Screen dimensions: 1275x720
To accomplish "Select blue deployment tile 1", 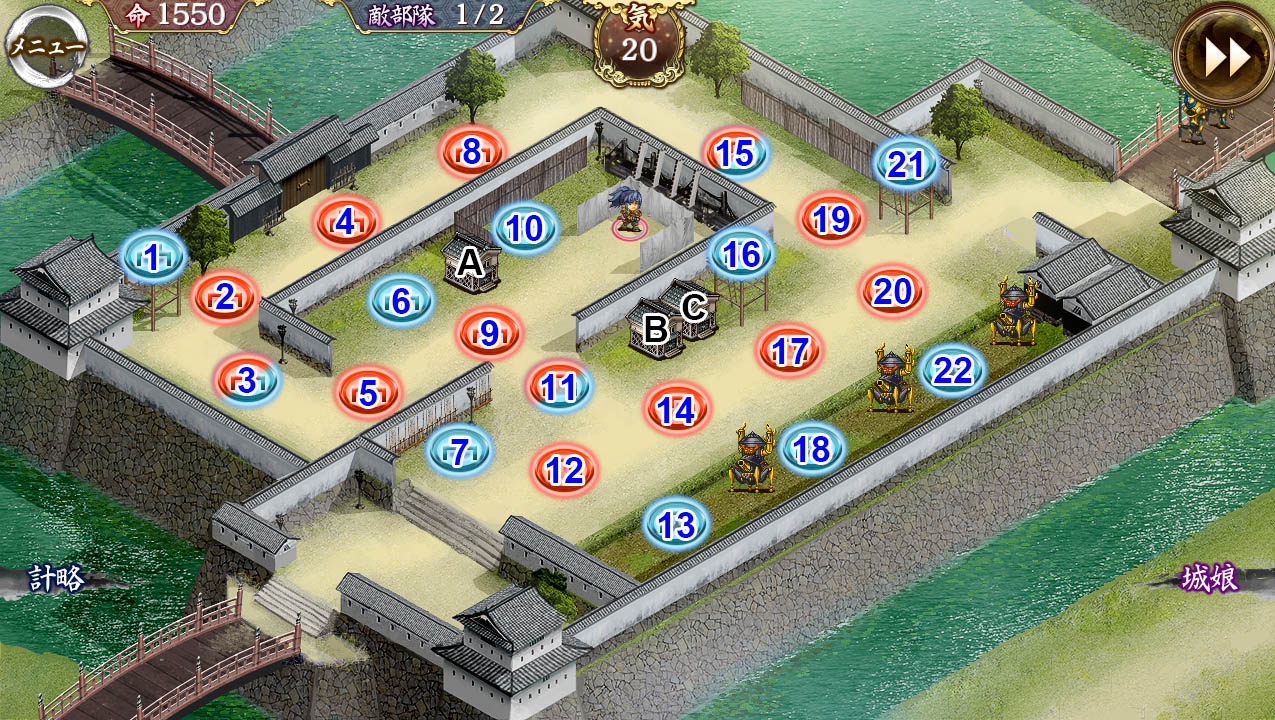I will (x=153, y=258).
